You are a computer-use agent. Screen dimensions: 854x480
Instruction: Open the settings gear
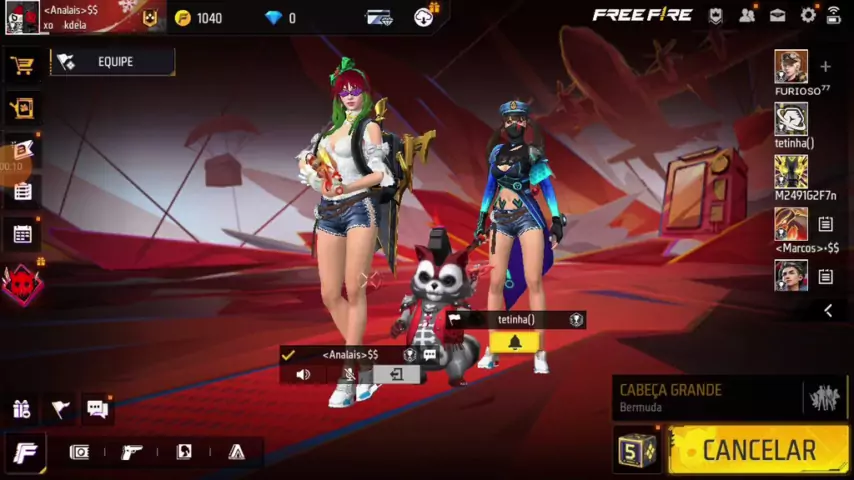tap(808, 15)
